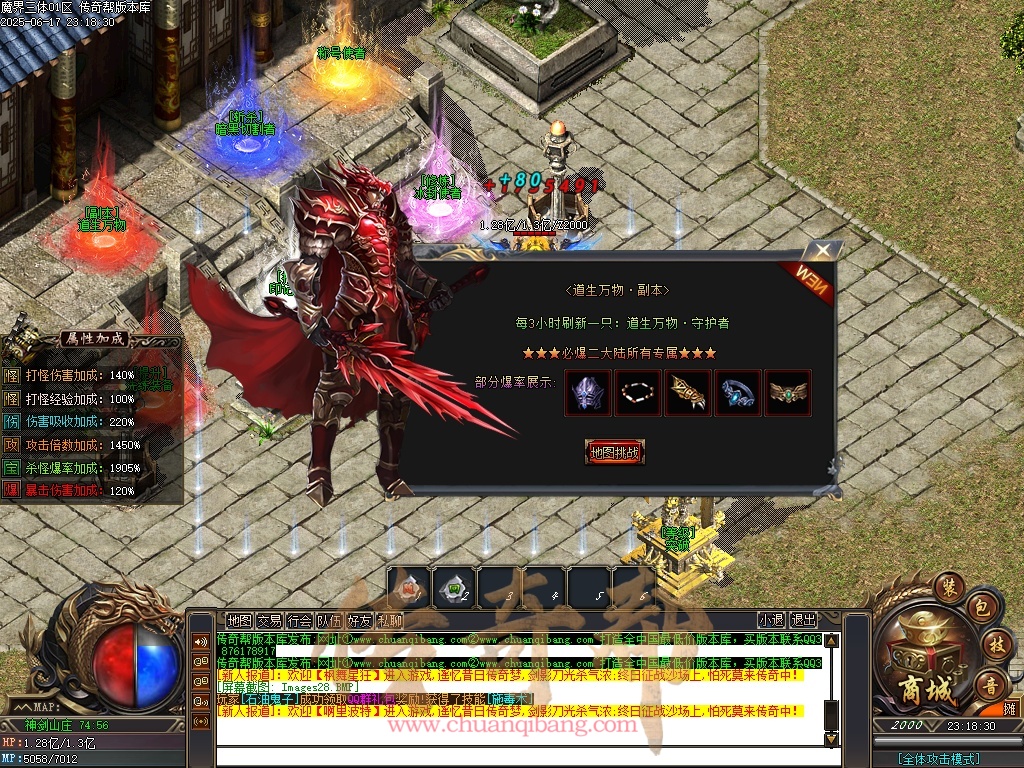Open the 私聊 private chat

(x=389, y=620)
